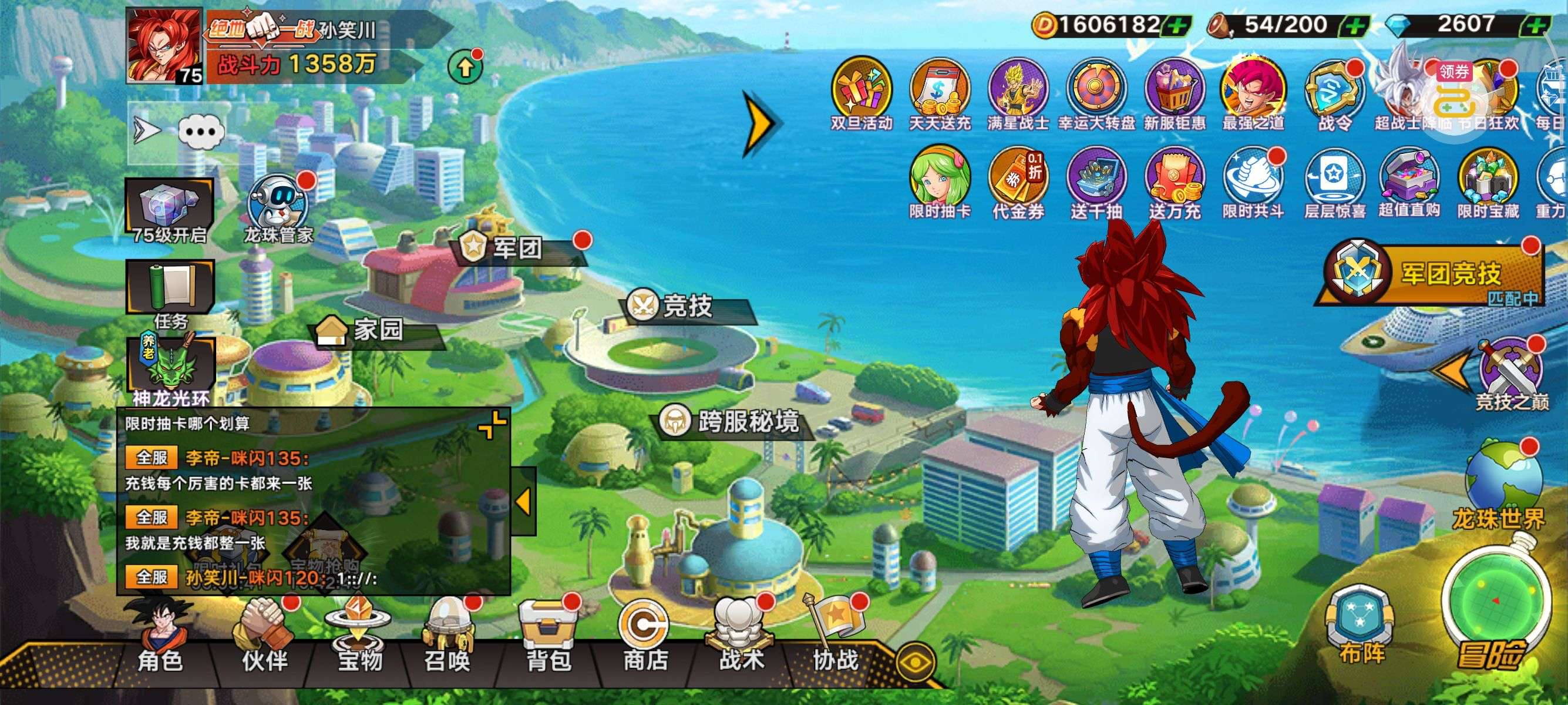Viewport: 1568px width, 705px height.
Task: Visit the 商店 shop
Action: click(645, 639)
